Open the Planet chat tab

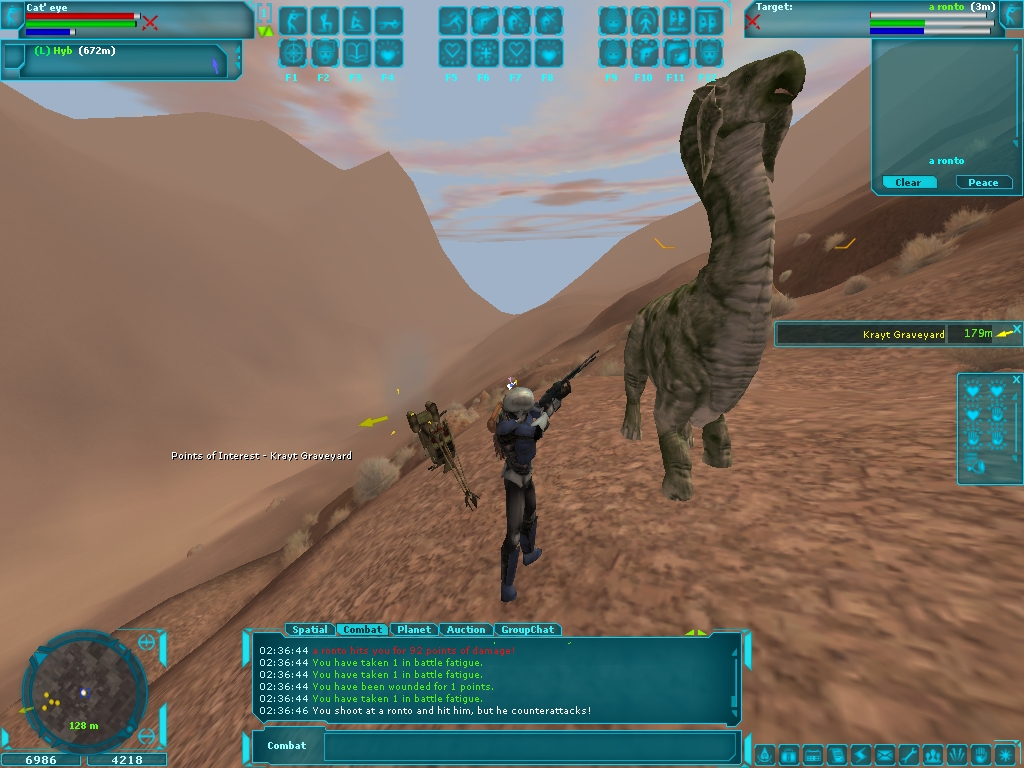[x=413, y=630]
